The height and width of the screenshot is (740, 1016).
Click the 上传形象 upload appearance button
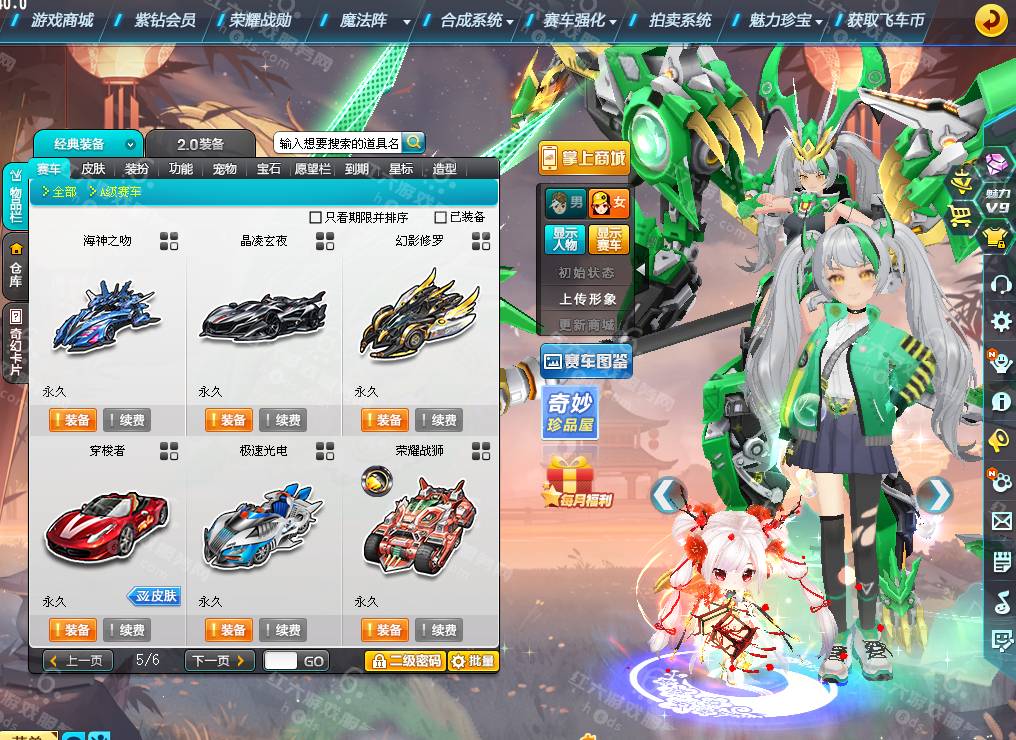pos(587,299)
